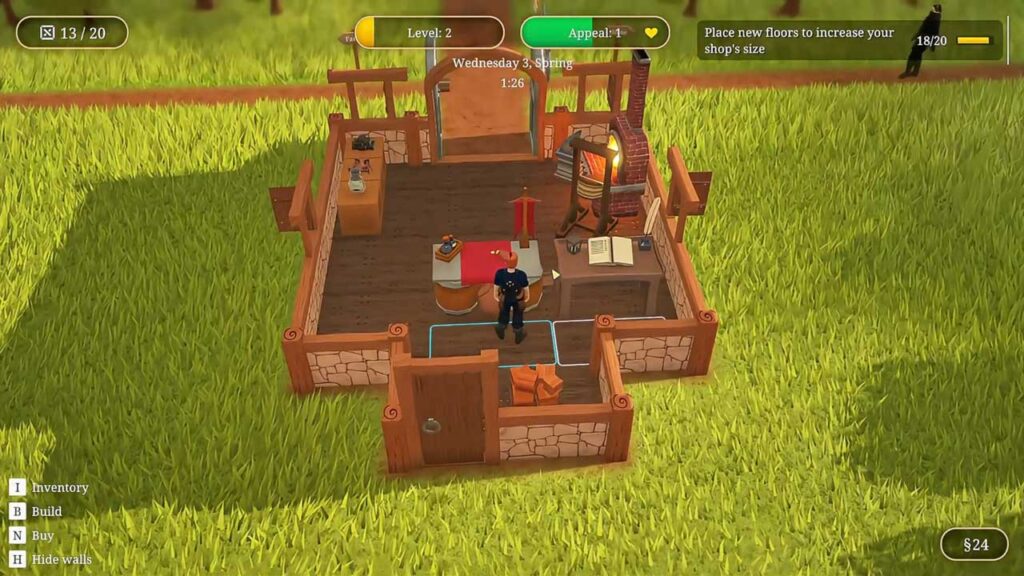Select the Build menu option
This screenshot has height=576, width=1024.
click(x=46, y=512)
